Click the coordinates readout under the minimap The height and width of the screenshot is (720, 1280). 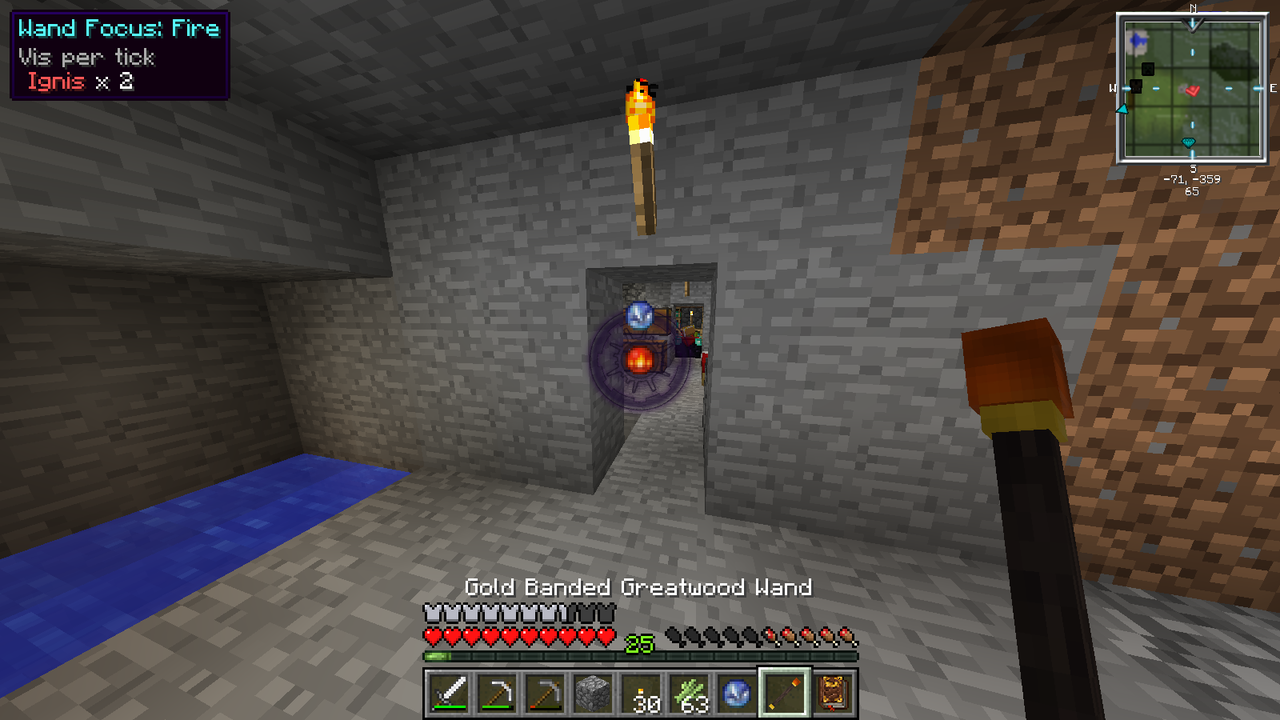[1193, 179]
